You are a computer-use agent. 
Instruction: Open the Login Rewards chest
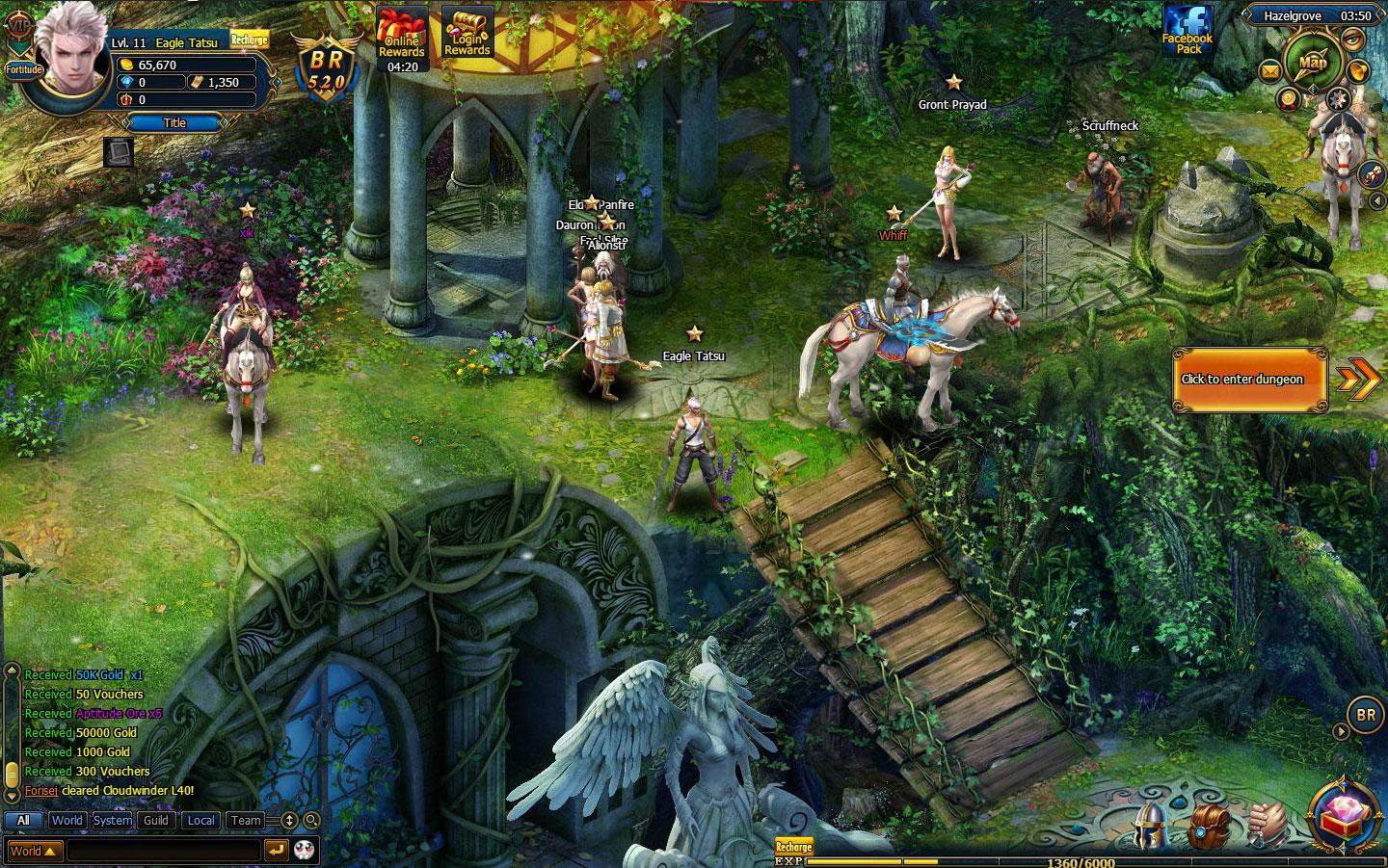point(467,32)
